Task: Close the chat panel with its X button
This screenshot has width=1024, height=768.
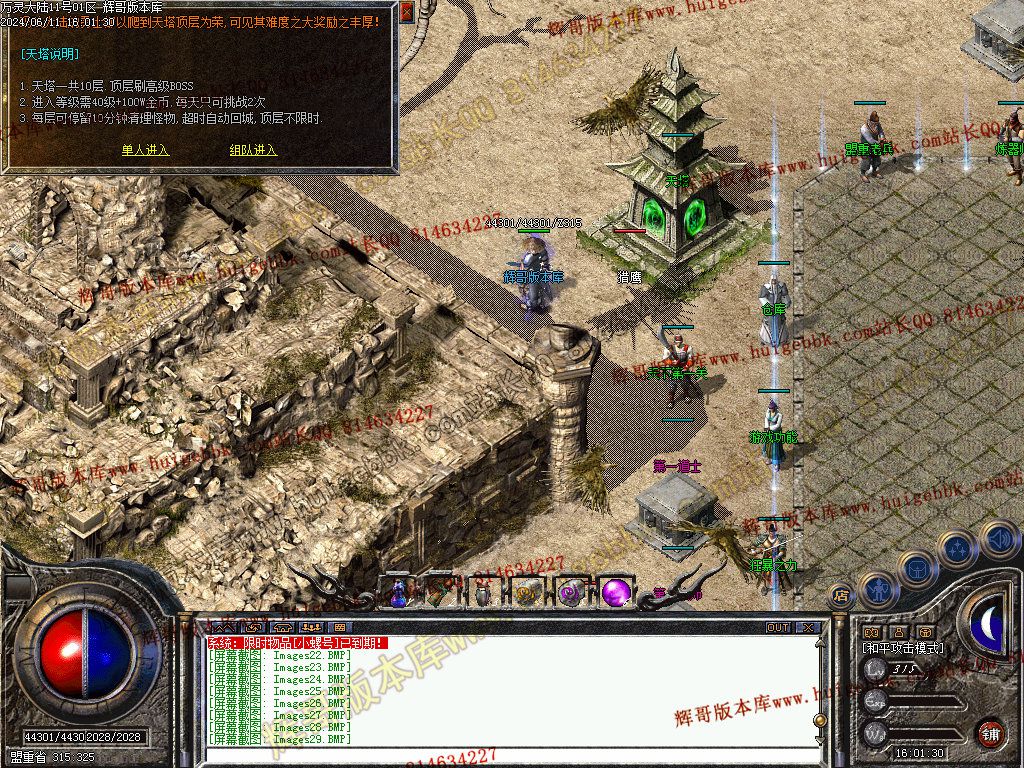Action: [x=807, y=628]
